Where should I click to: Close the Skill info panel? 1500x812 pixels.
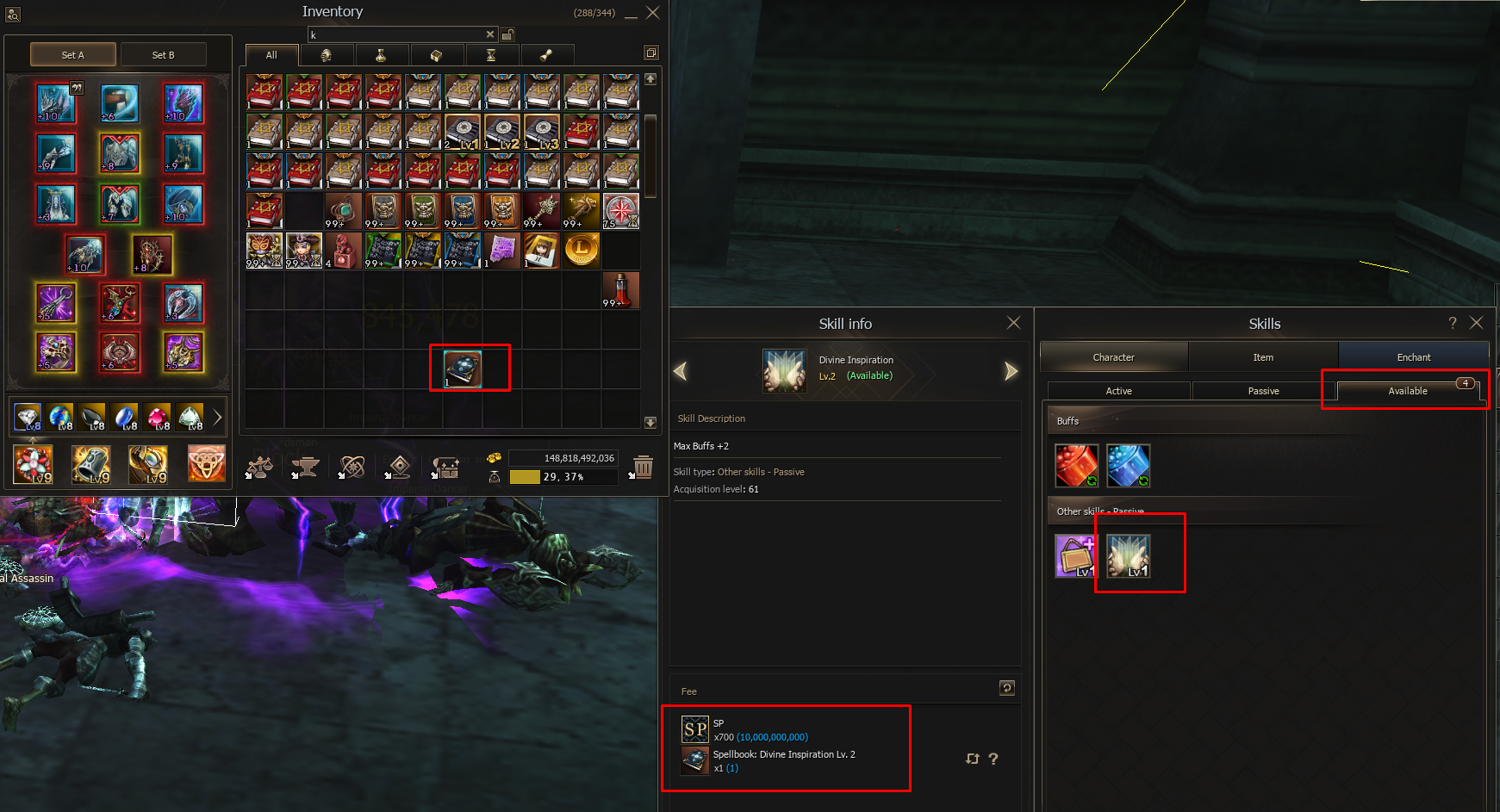pos(1013,323)
